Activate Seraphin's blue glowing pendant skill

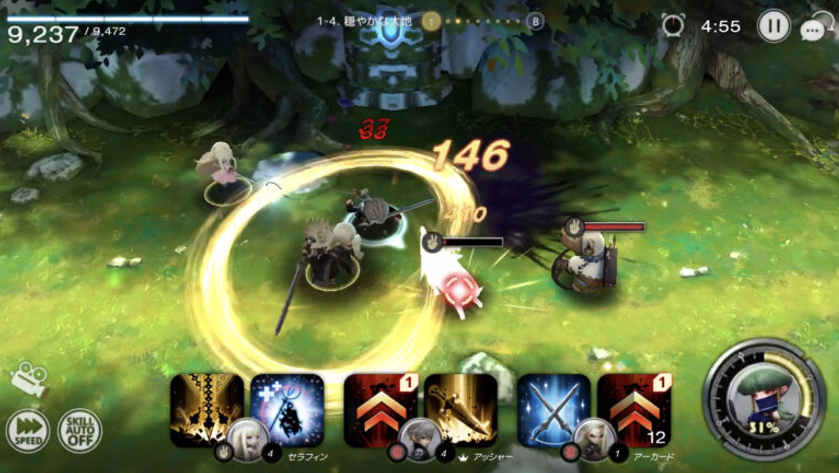pos(288,406)
